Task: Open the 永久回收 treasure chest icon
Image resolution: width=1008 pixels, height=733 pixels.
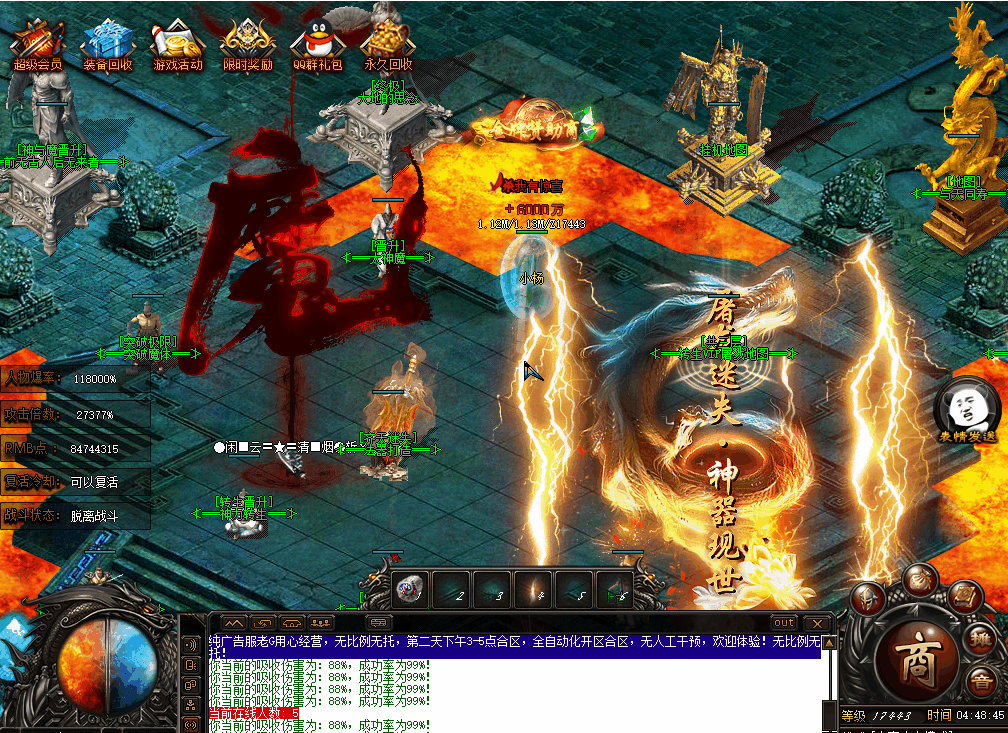Action: click(387, 40)
